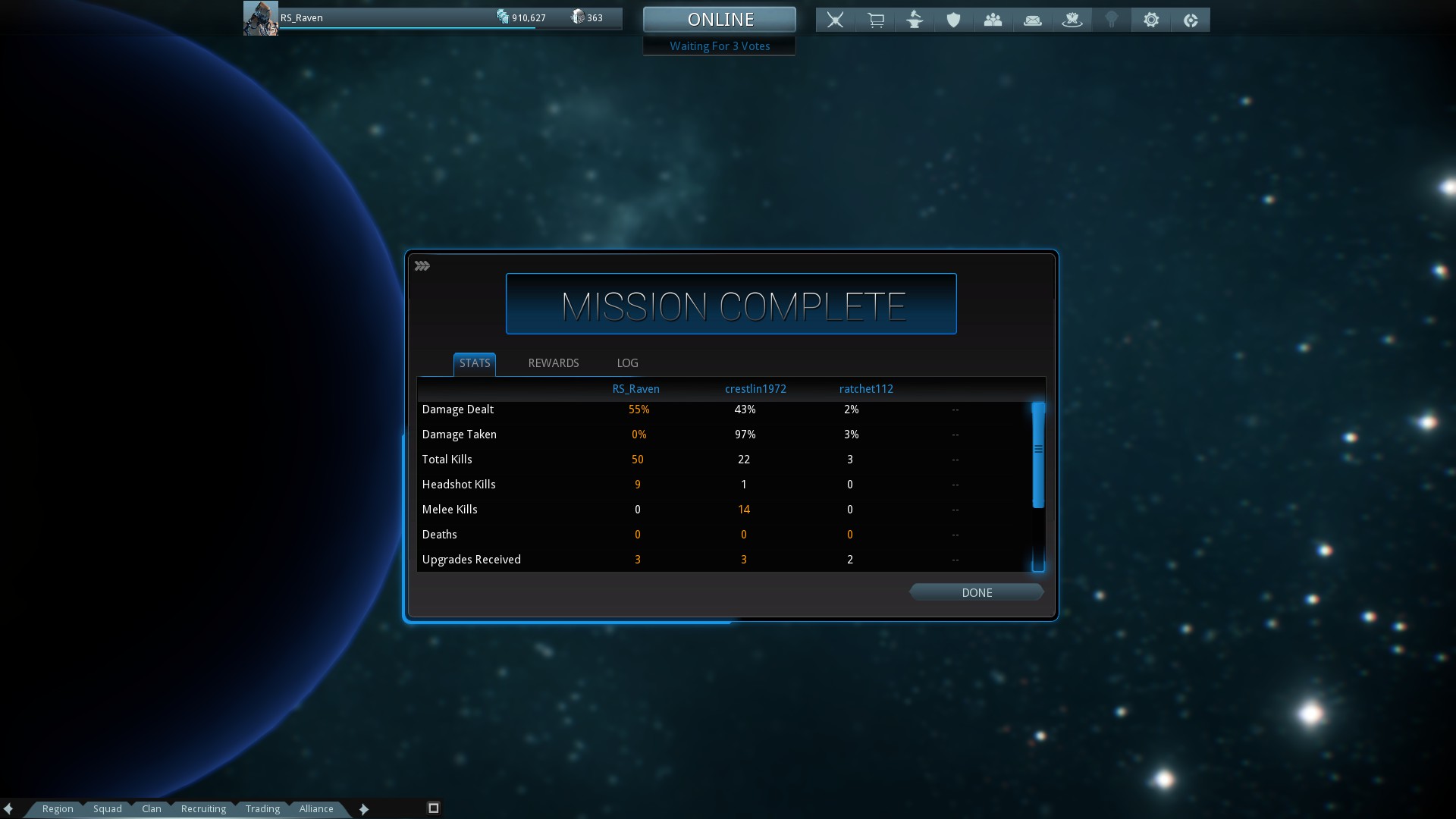Select the Recruiting chat tab

pos(203,808)
